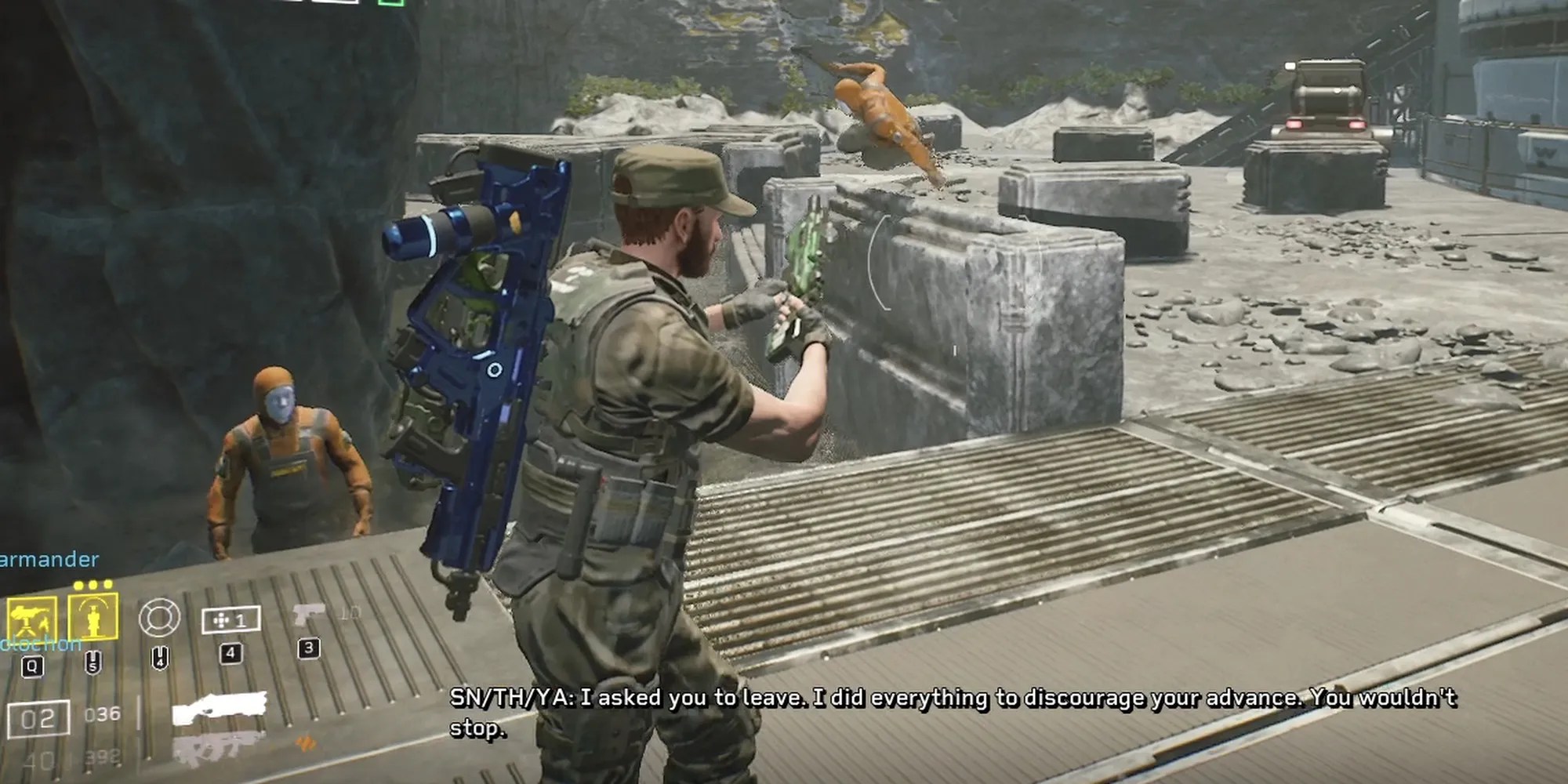Select the medkit item showing 1 charge
The image size is (1568, 784).
(x=231, y=619)
